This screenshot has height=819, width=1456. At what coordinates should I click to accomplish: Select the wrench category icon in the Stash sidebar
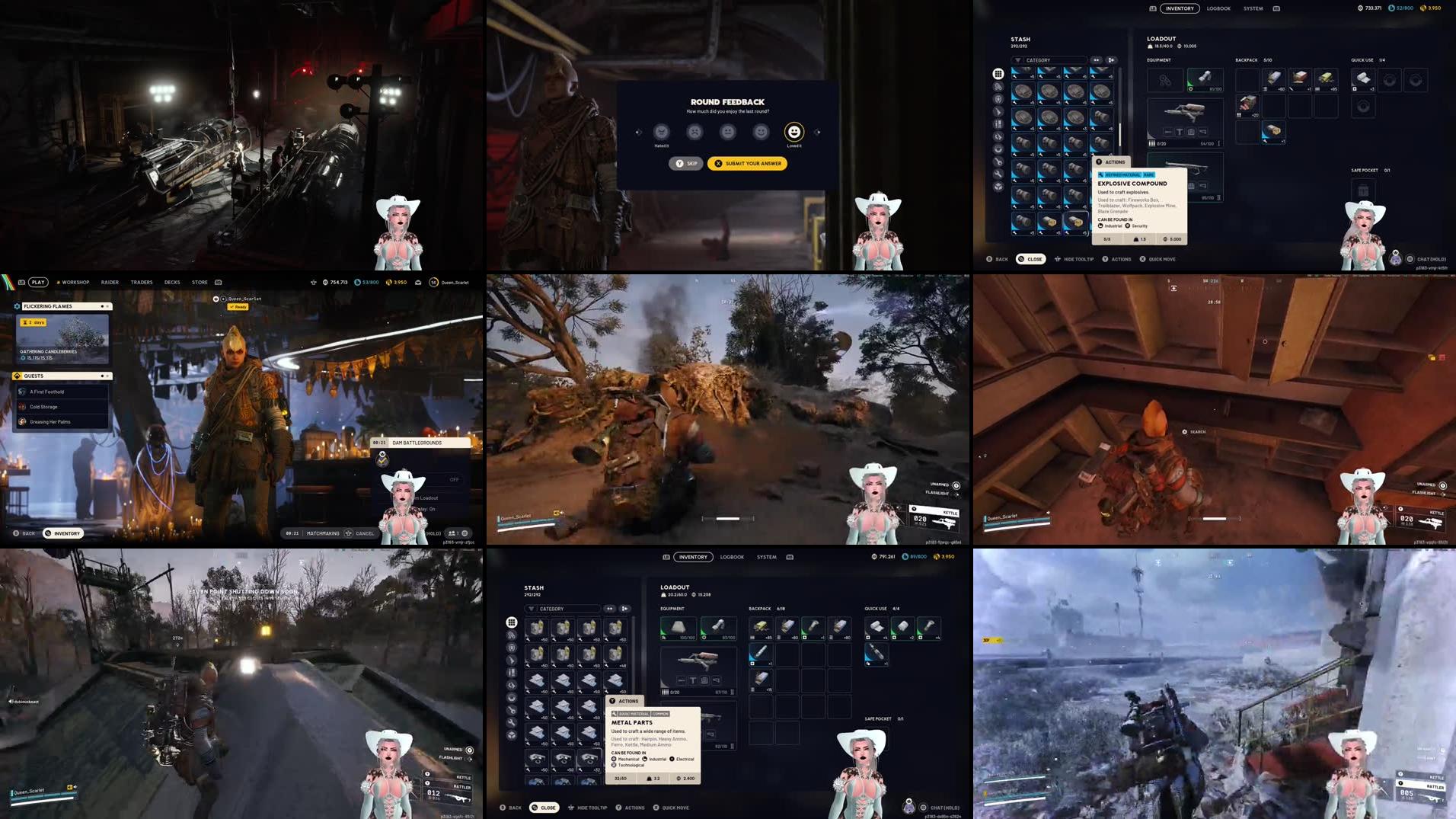(x=997, y=172)
